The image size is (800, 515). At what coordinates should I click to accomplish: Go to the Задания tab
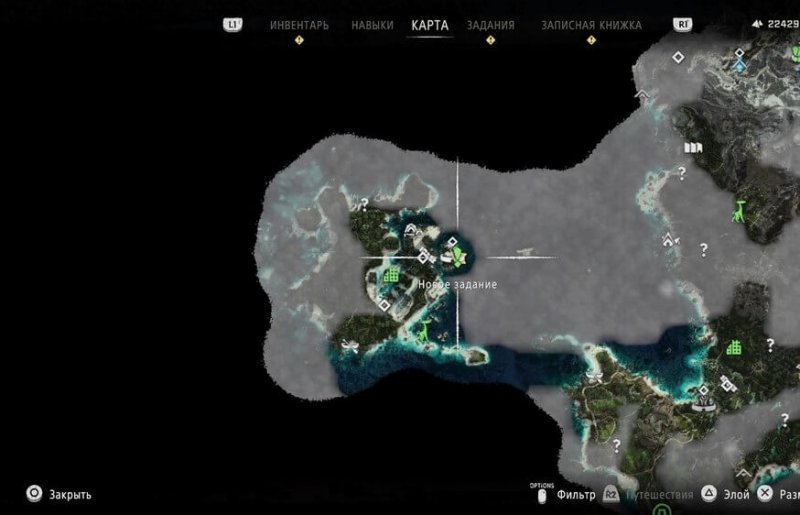point(490,25)
